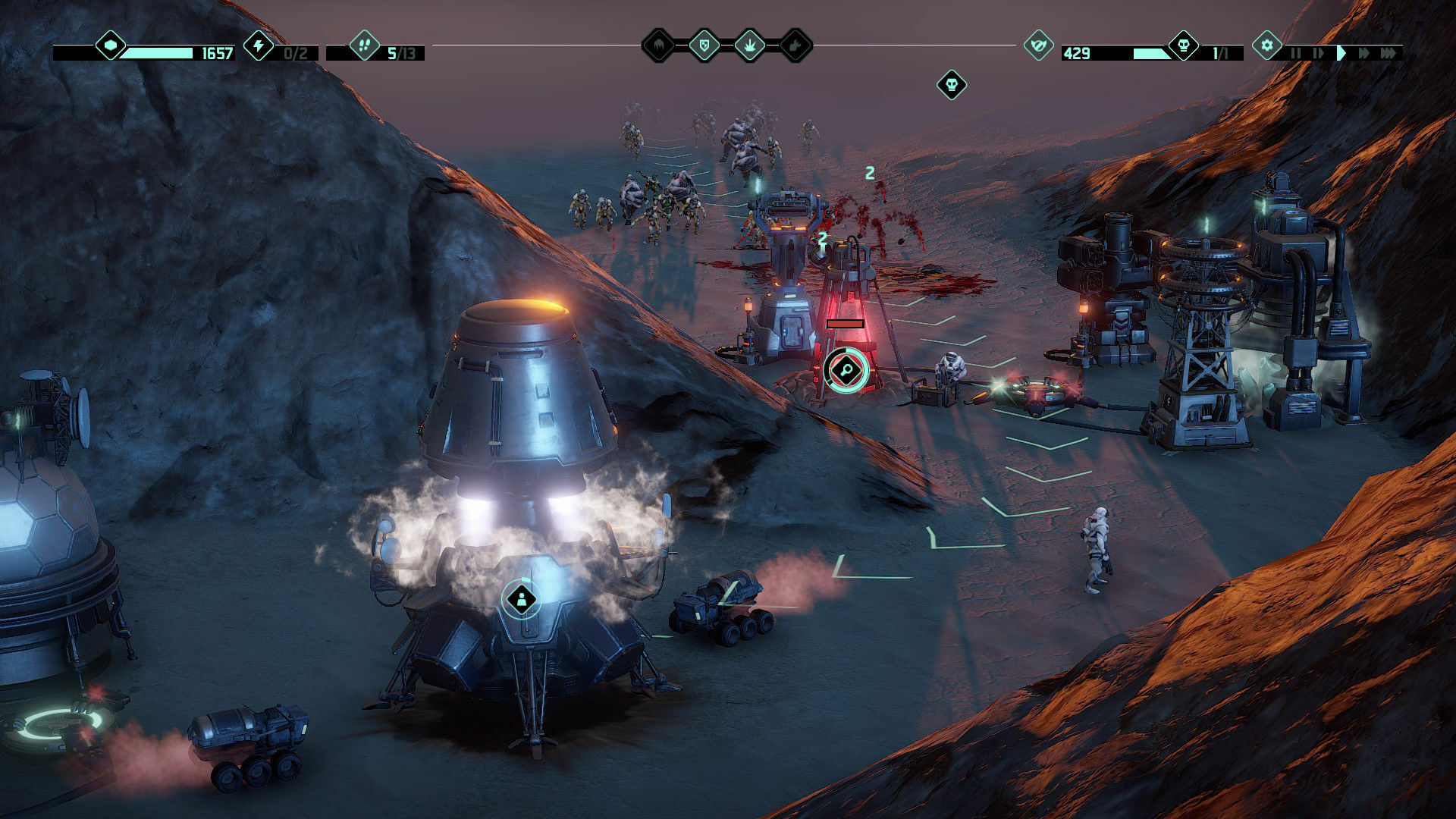Select the first spike wave marker on timeline
The image size is (1456, 819).
[x=660, y=45]
